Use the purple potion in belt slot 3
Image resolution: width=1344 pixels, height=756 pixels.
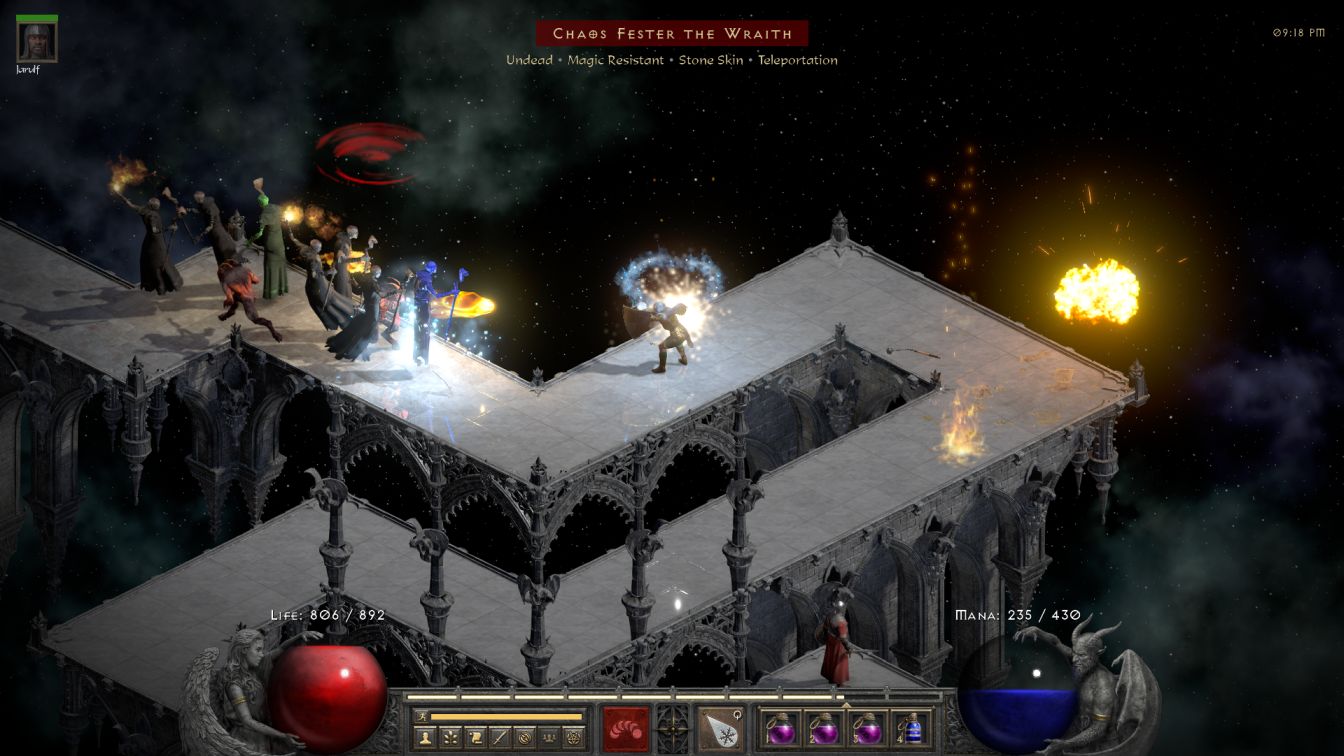pos(866,728)
